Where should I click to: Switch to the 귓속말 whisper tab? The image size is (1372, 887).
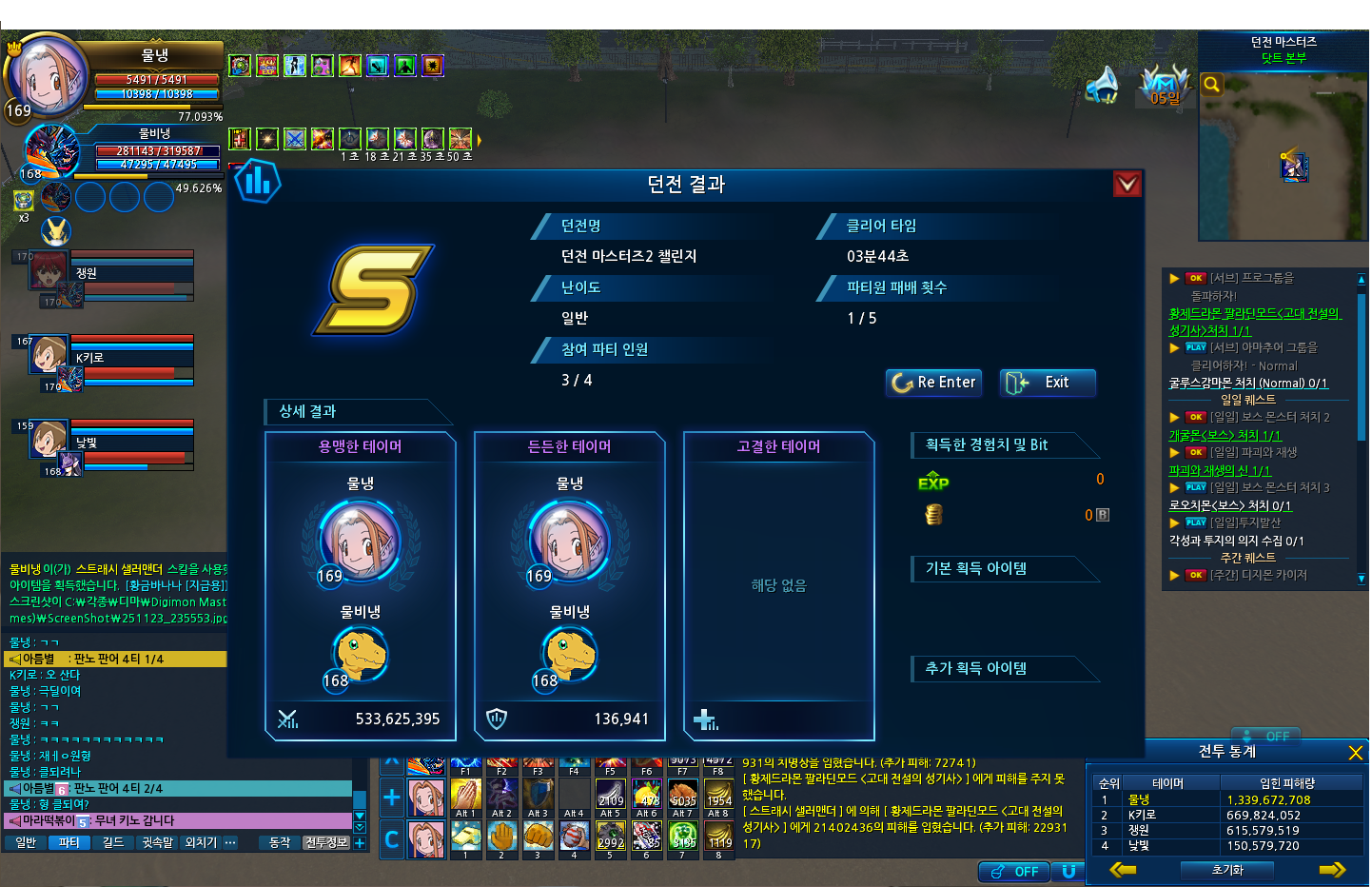pos(157,842)
